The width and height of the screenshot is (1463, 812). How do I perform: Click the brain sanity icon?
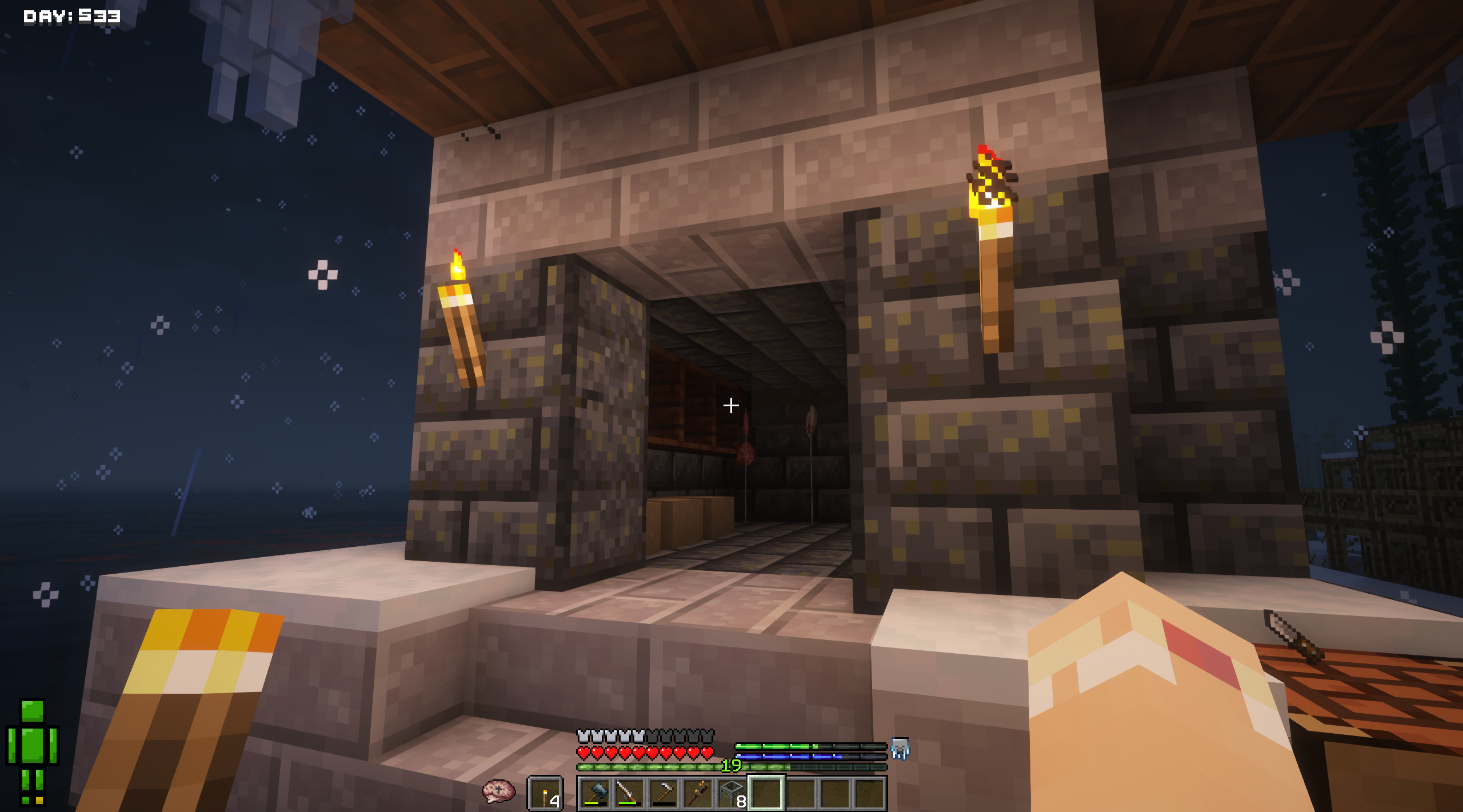tap(498, 791)
